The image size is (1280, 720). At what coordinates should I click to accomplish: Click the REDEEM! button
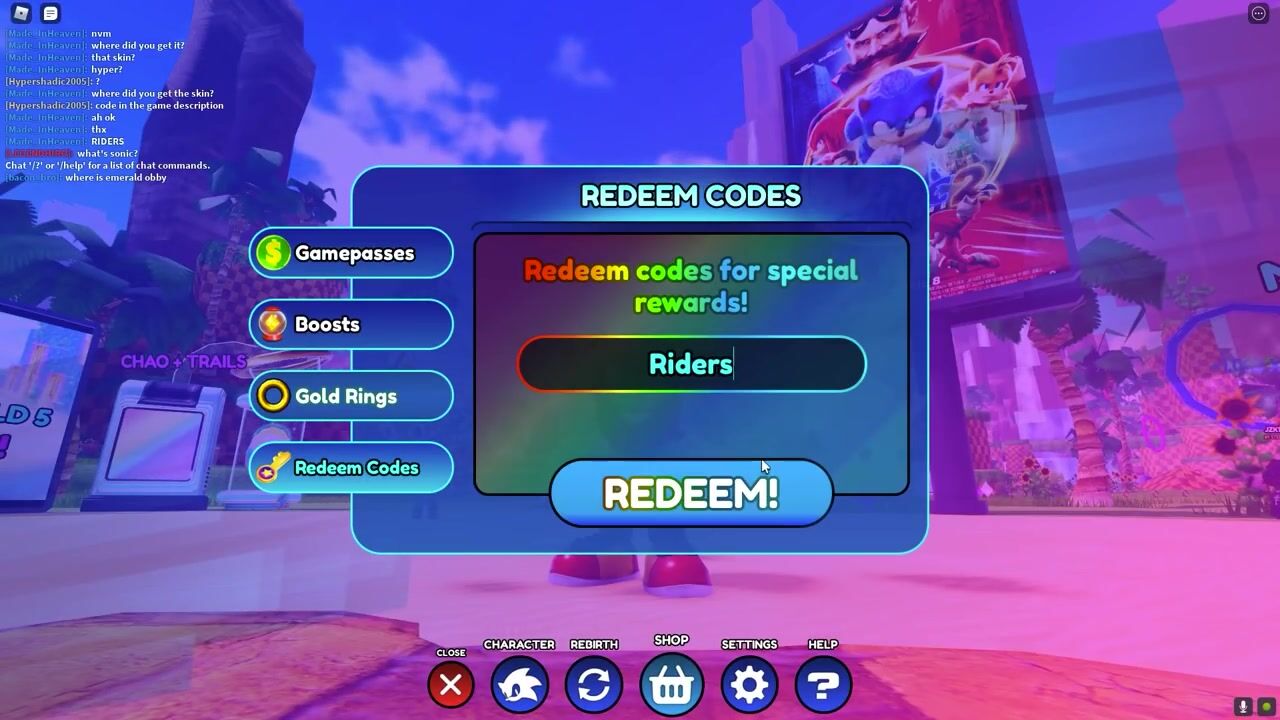point(691,493)
